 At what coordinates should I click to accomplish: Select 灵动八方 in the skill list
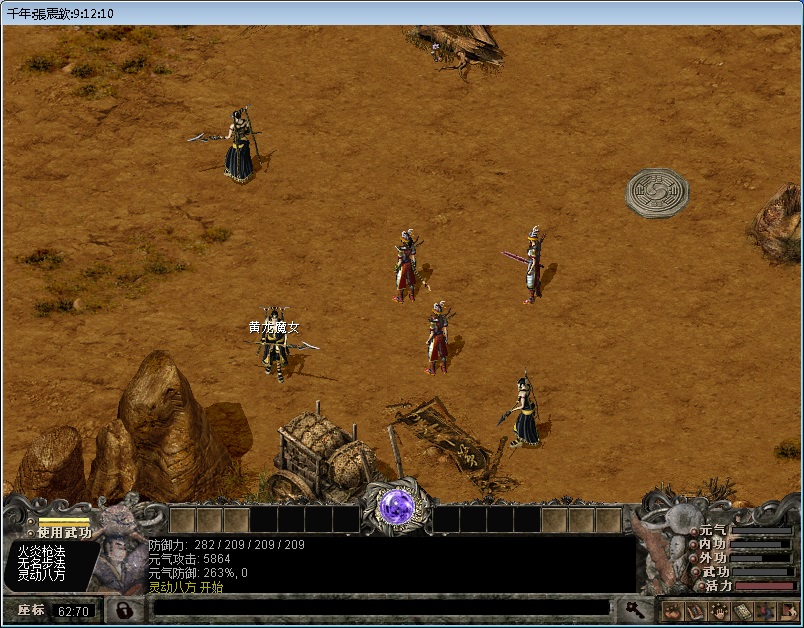[x=41, y=575]
